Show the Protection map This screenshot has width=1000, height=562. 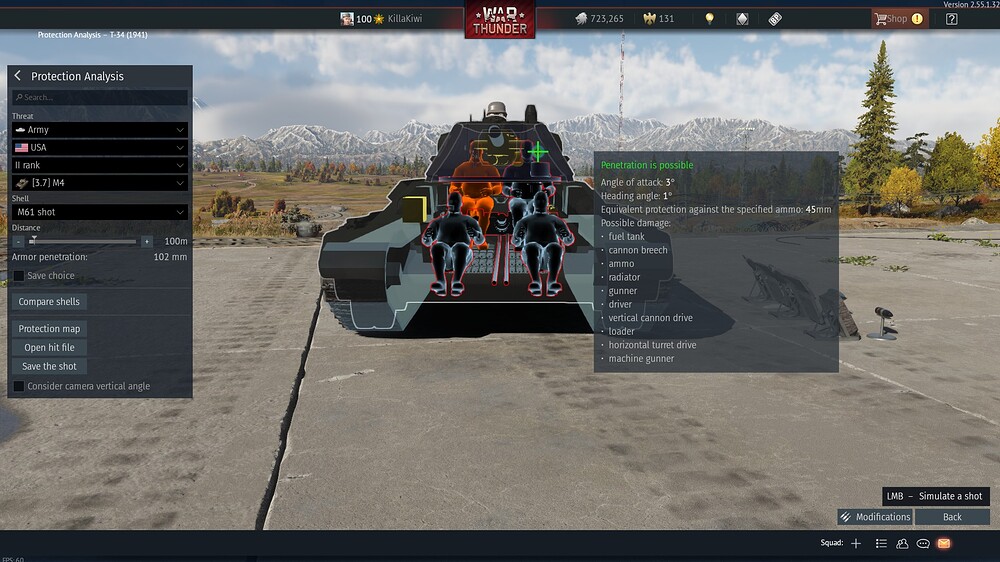pyautogui.click(x=49, y=329)
